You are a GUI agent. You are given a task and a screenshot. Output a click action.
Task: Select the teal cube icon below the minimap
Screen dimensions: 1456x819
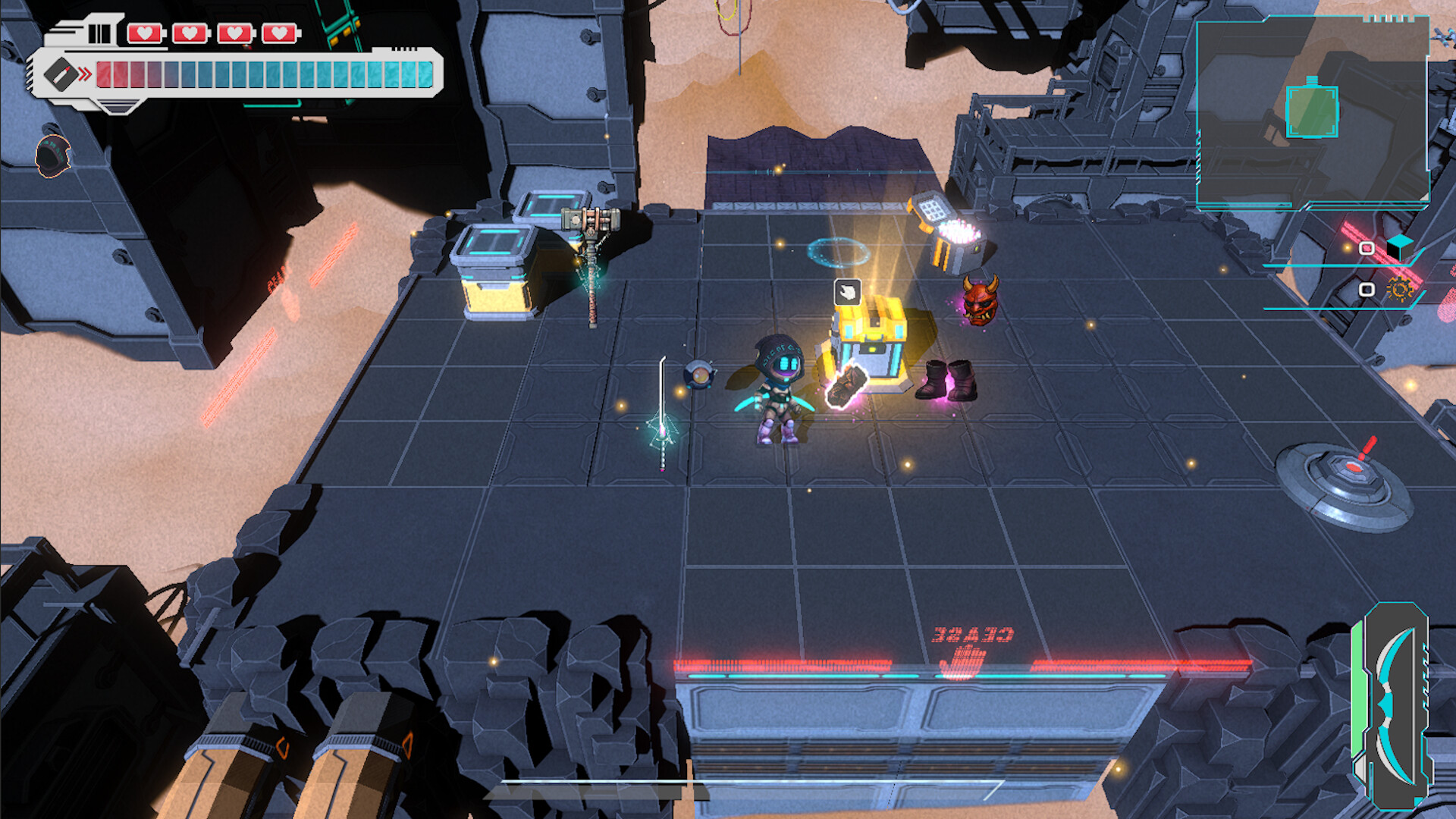(1398, 248)
